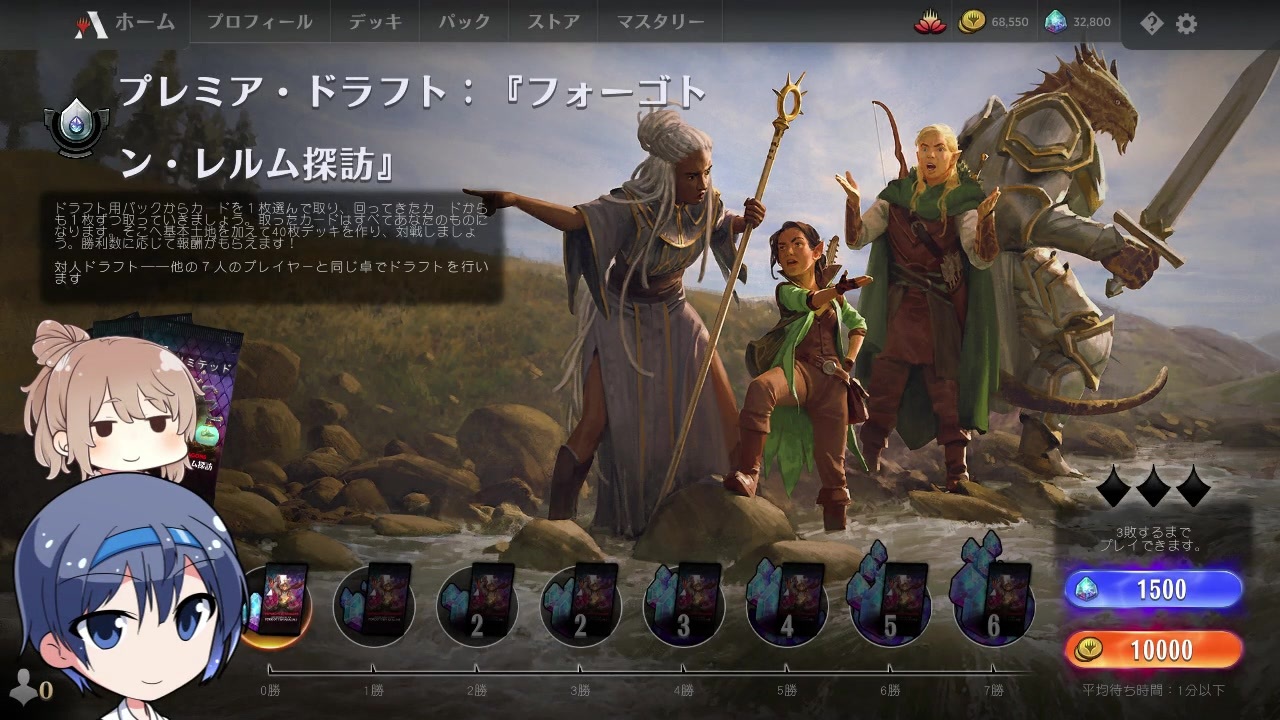Visit the ストア tab

click(x=551, y=20)
